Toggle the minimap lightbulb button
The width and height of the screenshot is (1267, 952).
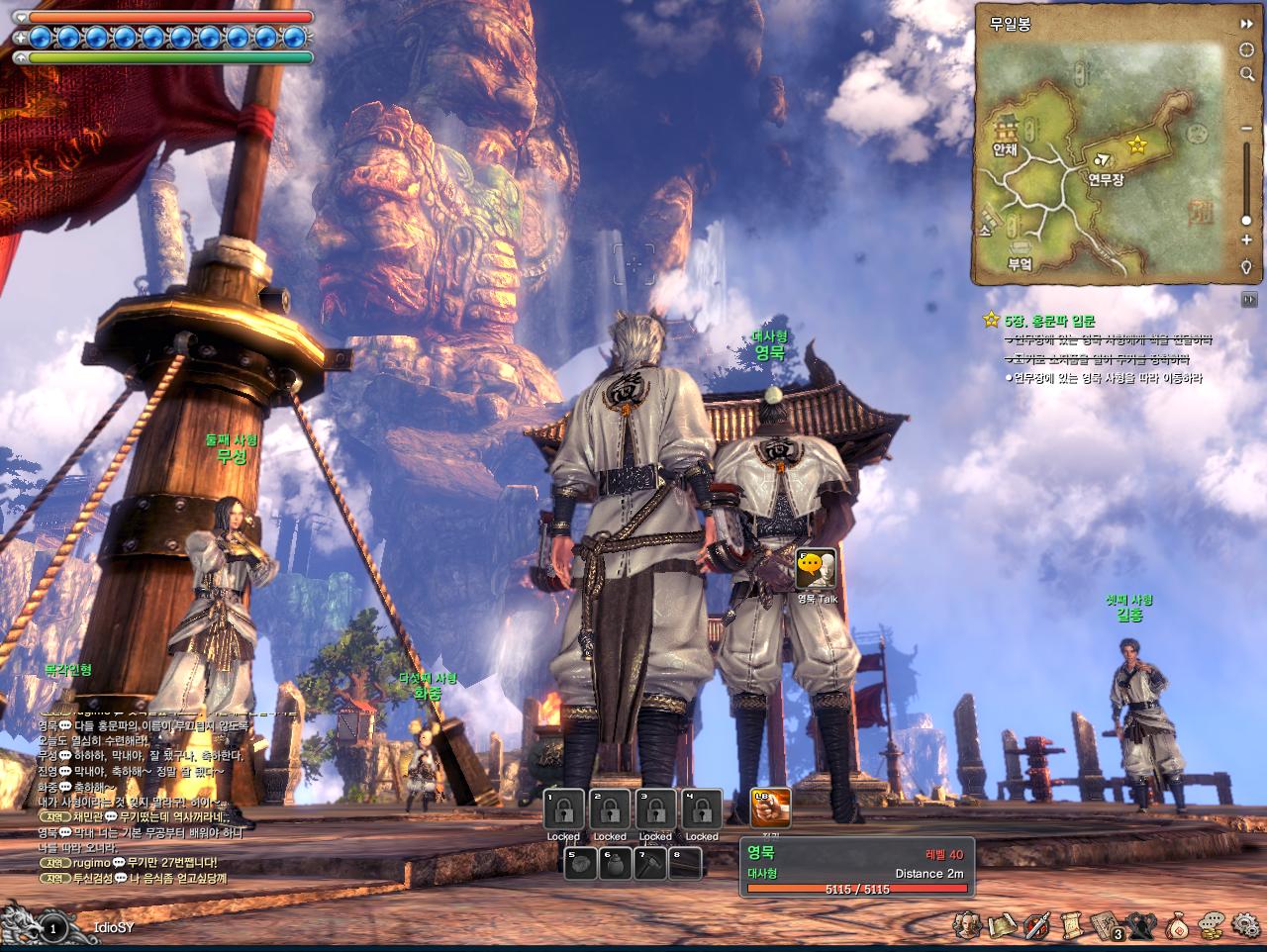click(x=1246, y=267)
